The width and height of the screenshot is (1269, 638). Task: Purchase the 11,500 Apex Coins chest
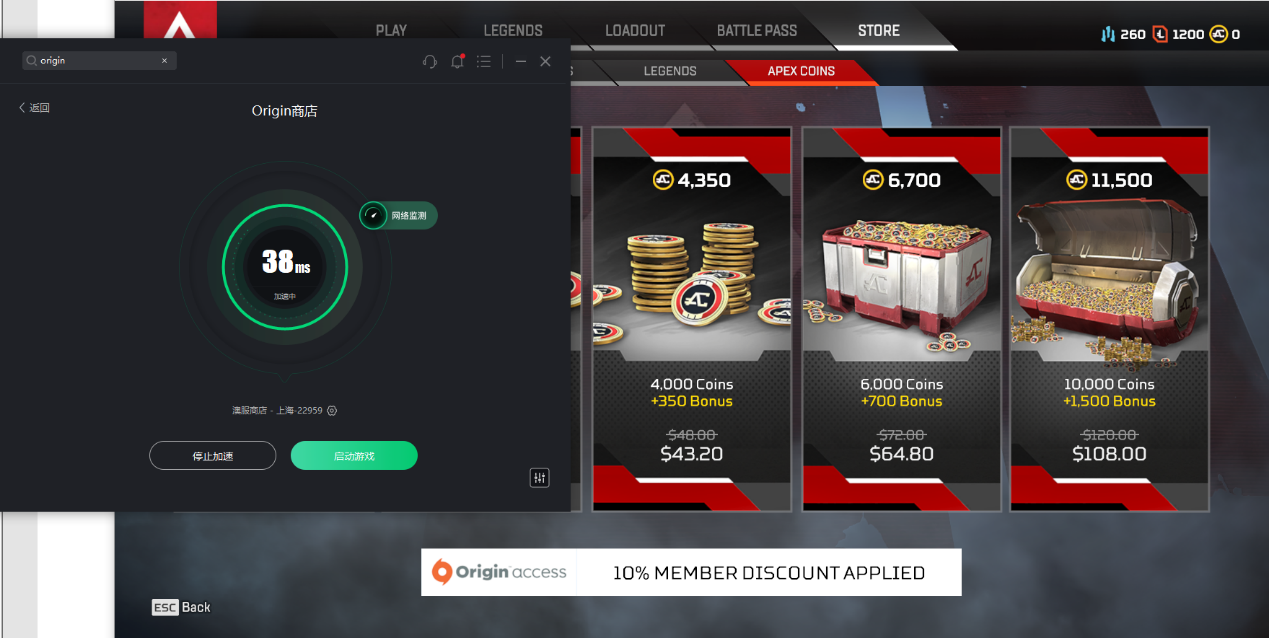click(1110, 318)
